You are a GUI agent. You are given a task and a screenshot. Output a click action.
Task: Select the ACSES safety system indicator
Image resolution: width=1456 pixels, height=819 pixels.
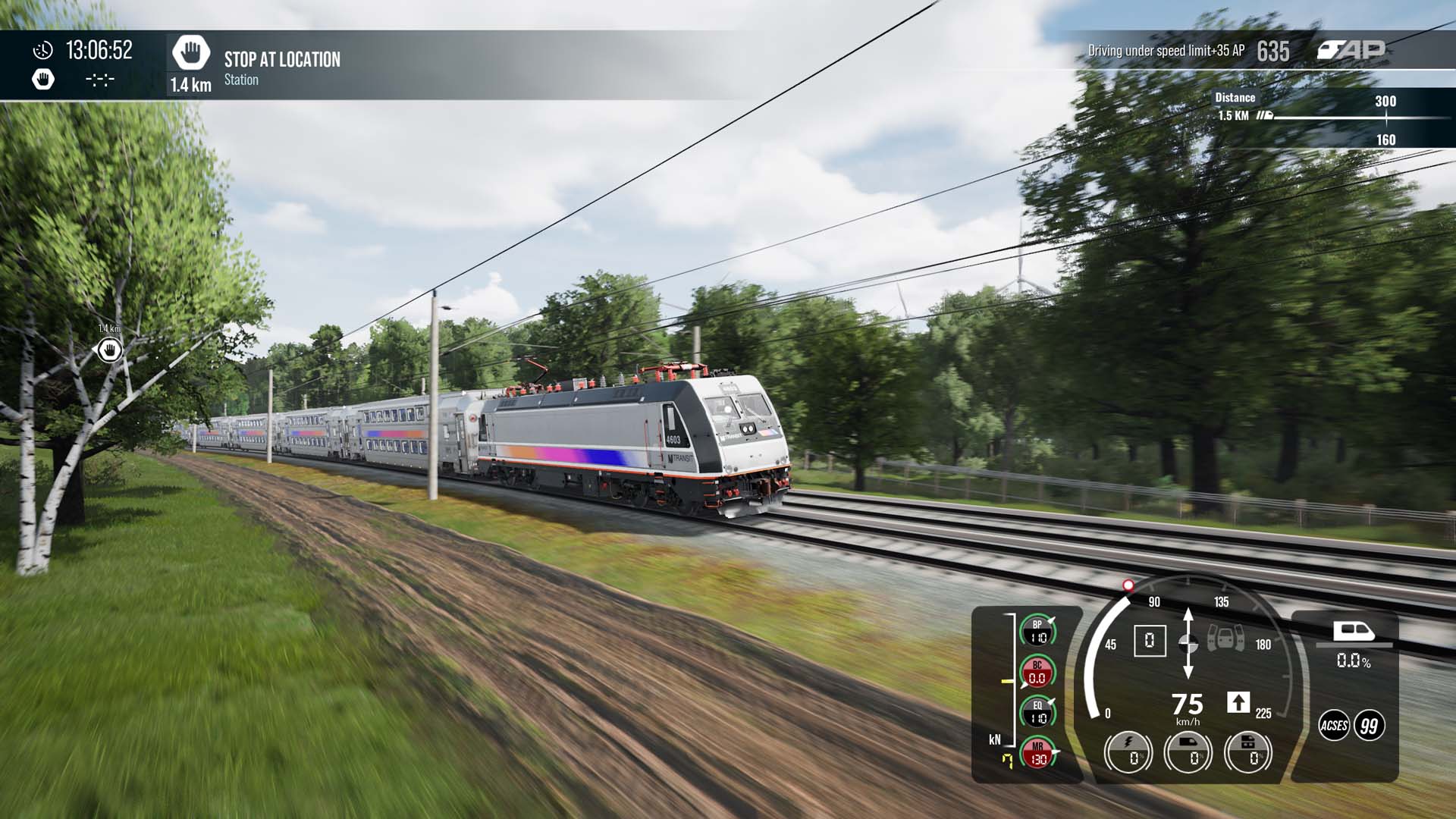coord(1333,726)
